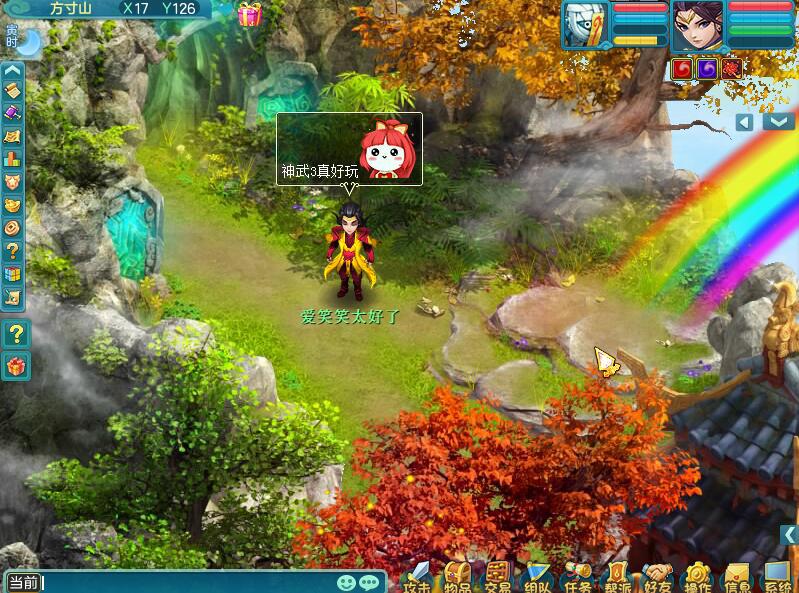799x593 pixels.
Task: Open the pink gift box at top
Action: (249, 14)
